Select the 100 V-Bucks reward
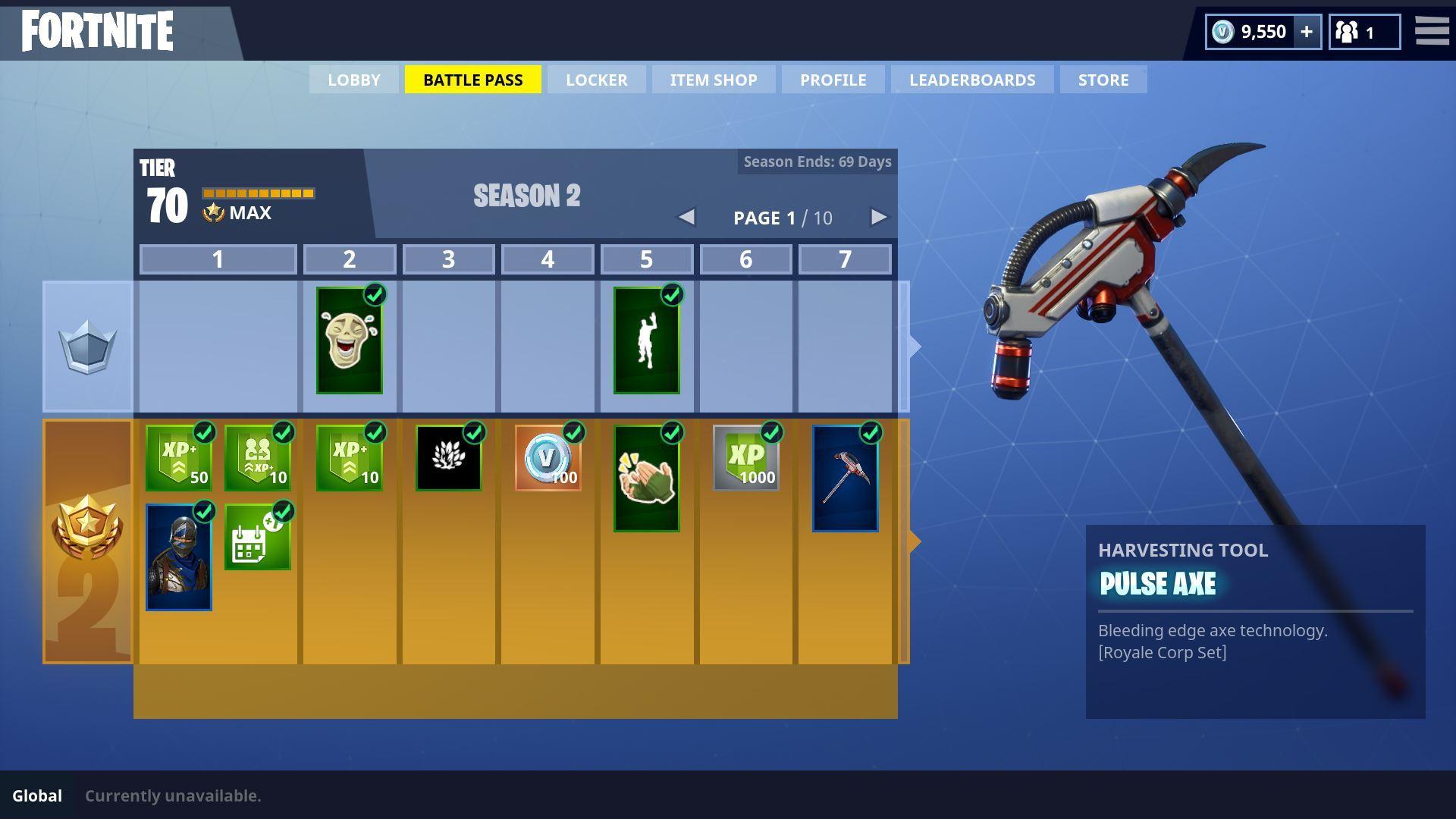This screenshot has height=819, width=1456. coord(548,457)
